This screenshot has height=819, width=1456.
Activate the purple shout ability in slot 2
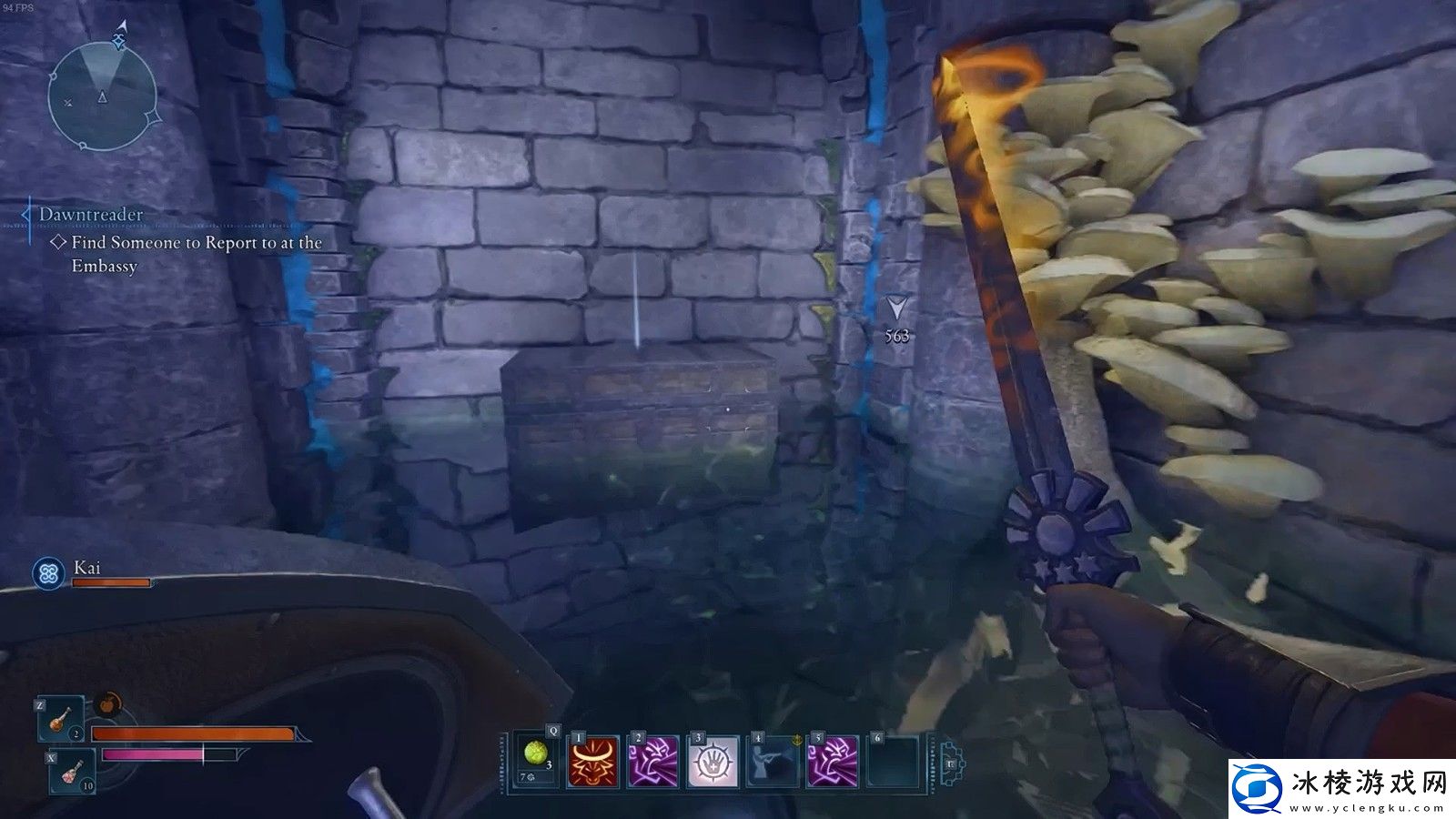point(653,761)
